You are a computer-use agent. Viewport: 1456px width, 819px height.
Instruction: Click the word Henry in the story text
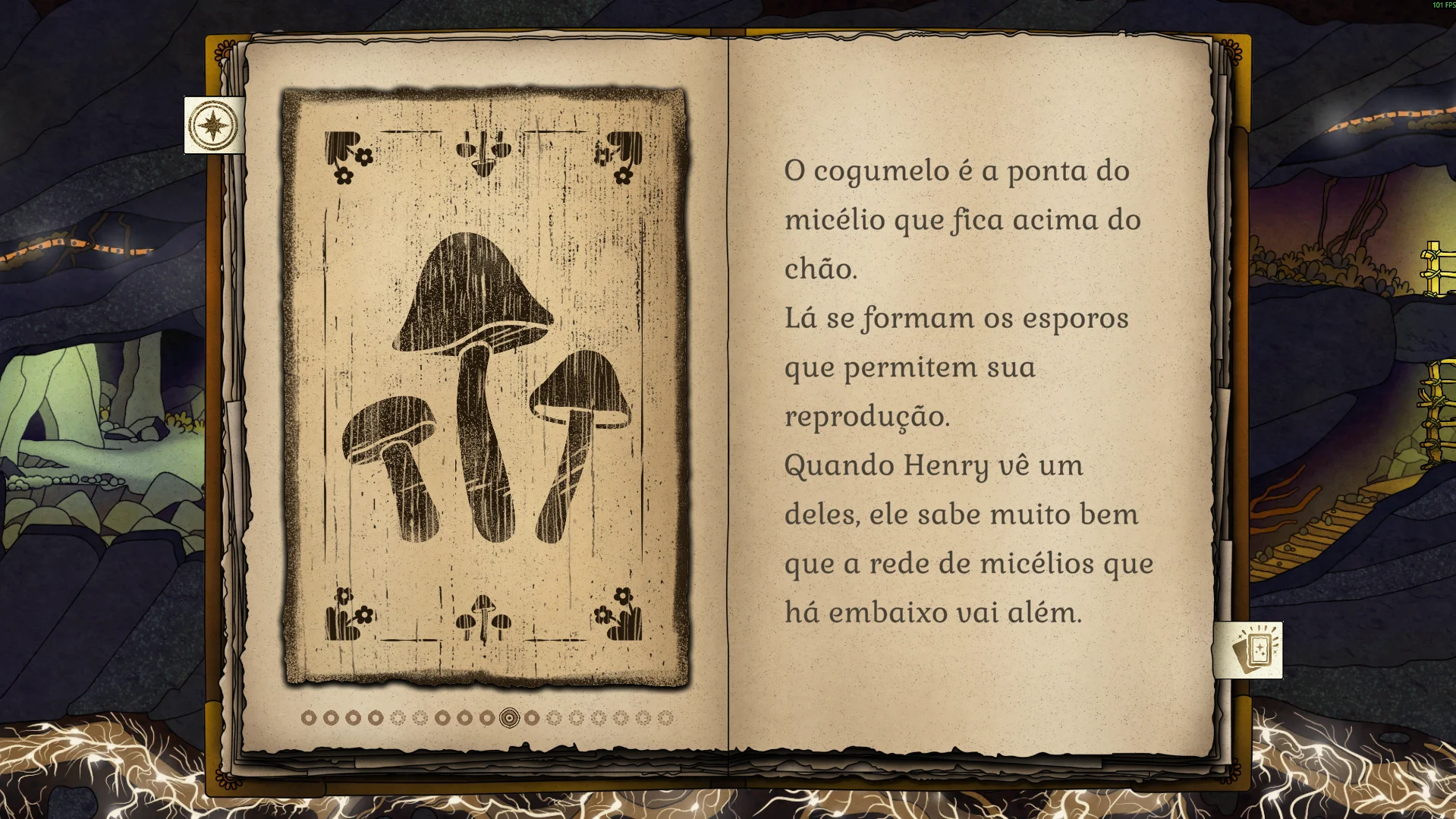(x=946, y=466)
